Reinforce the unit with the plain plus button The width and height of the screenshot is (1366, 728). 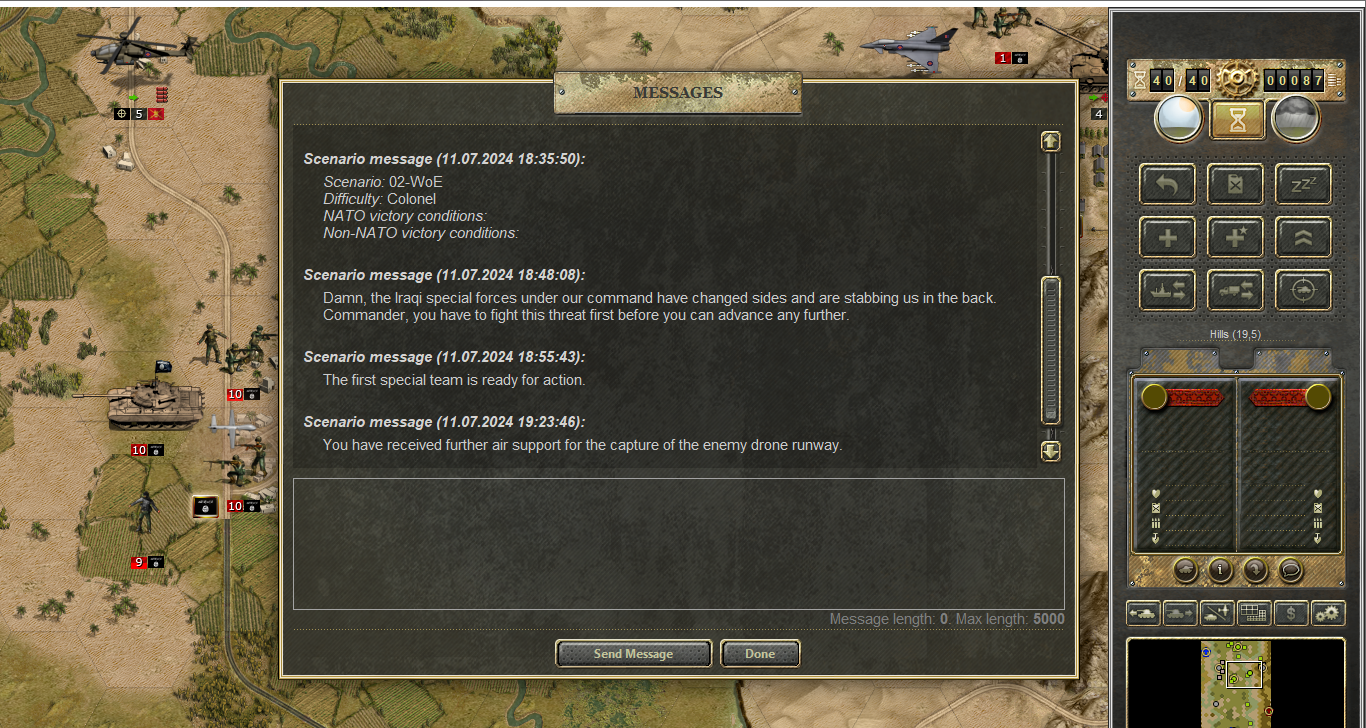(1167, 237)
